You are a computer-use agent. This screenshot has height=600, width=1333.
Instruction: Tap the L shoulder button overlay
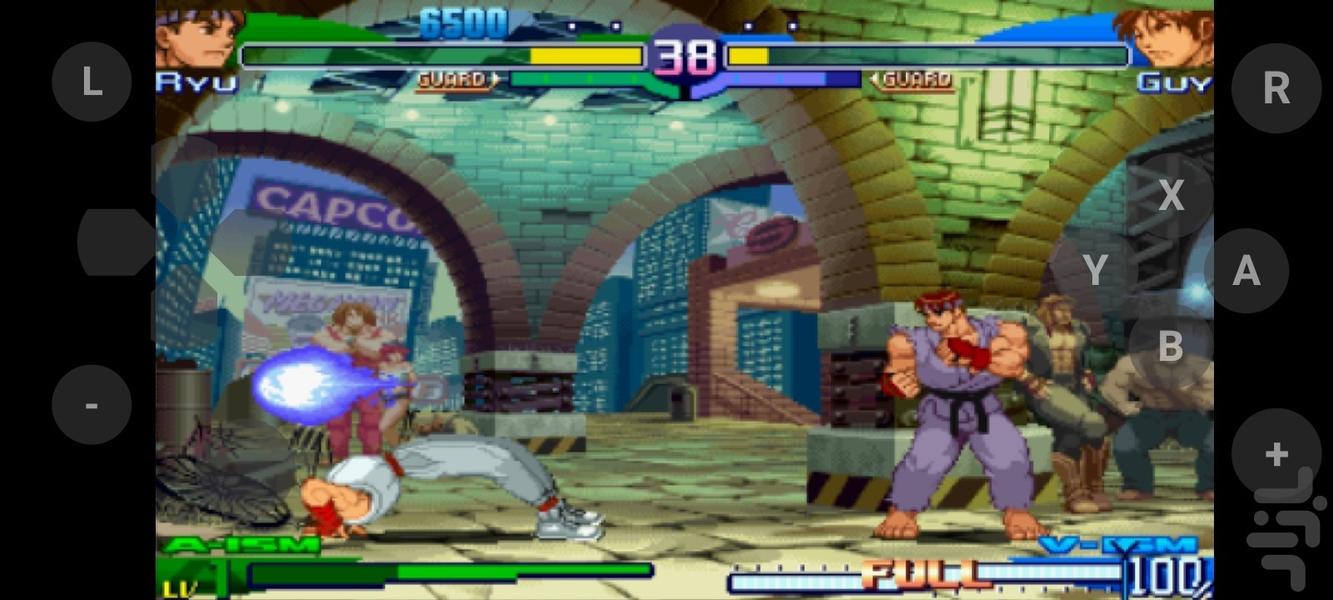point(91,82)
